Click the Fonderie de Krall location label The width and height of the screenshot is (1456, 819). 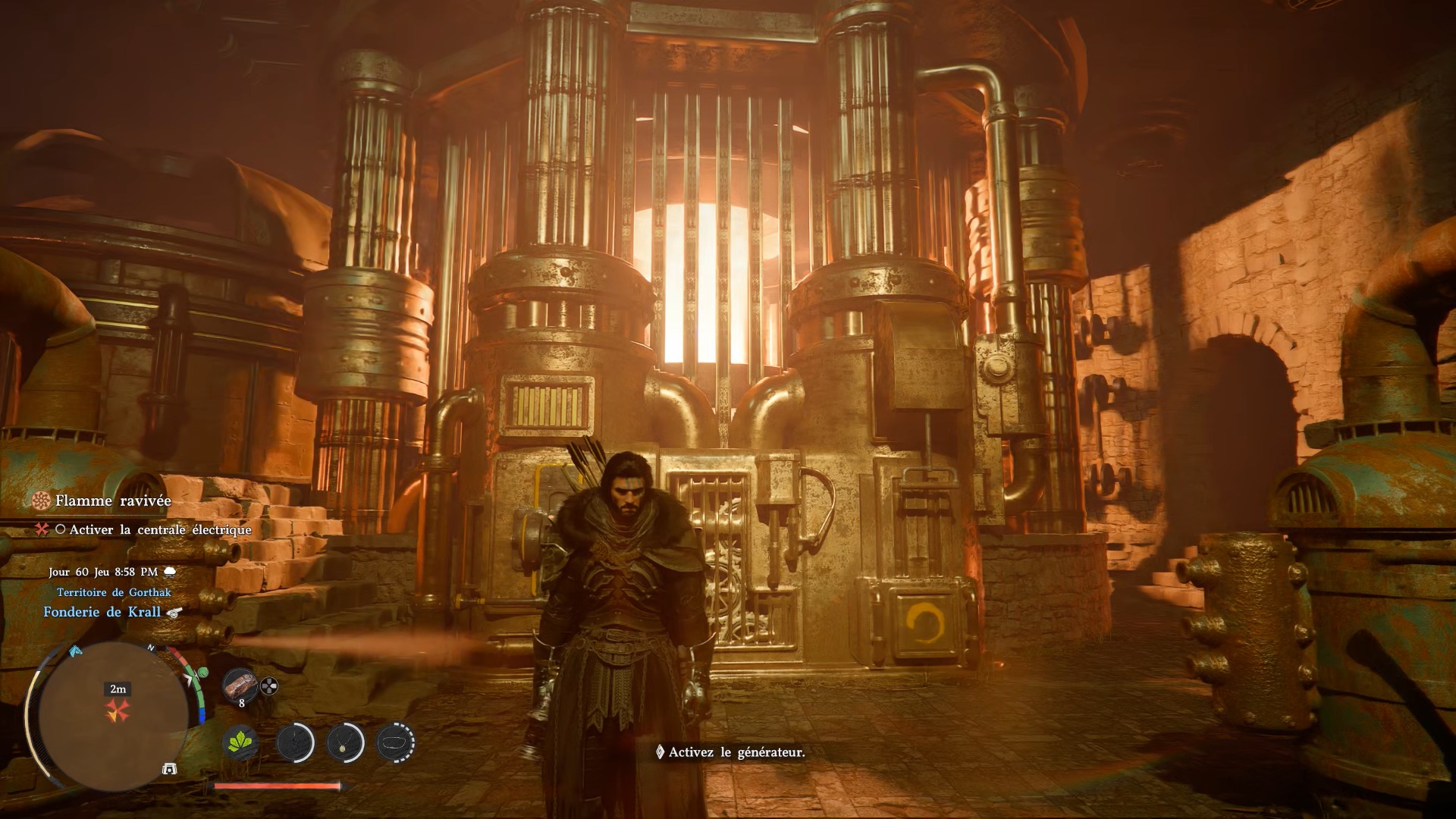click(102, 612)
